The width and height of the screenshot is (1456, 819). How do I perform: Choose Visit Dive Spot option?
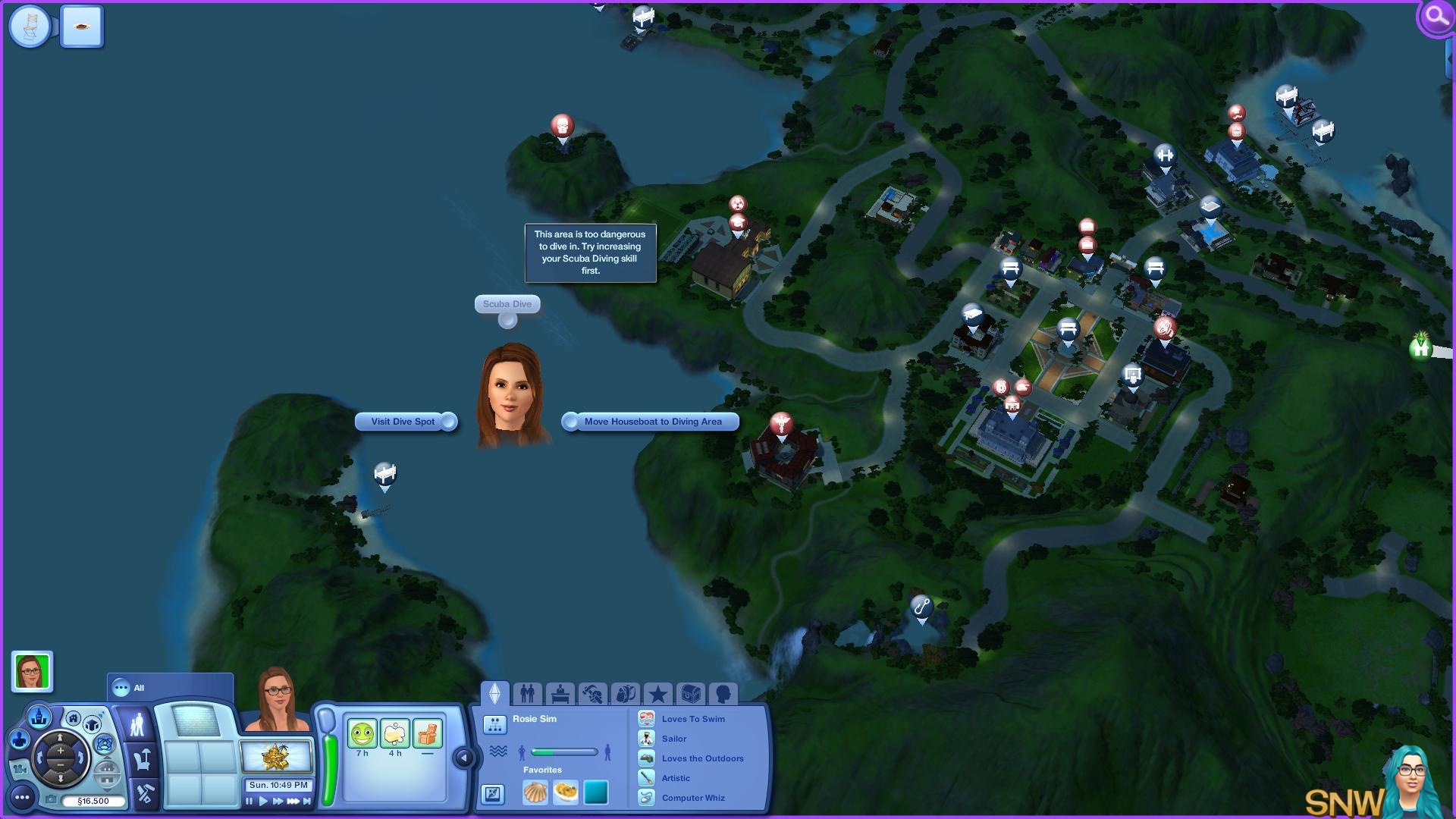click(x=404, y=422)
